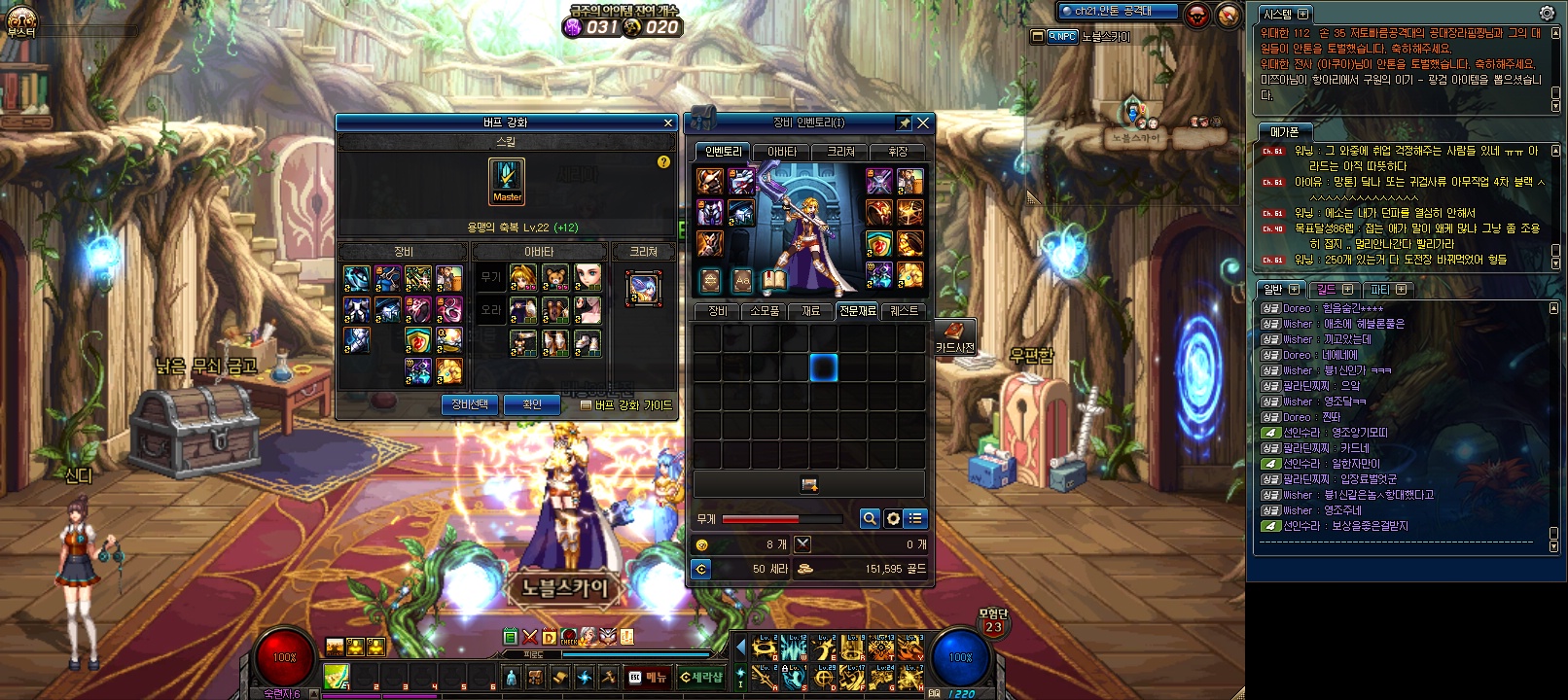Open the 세라샵 cash shop
Screen dimensions: 1568x700
[701, 677]
